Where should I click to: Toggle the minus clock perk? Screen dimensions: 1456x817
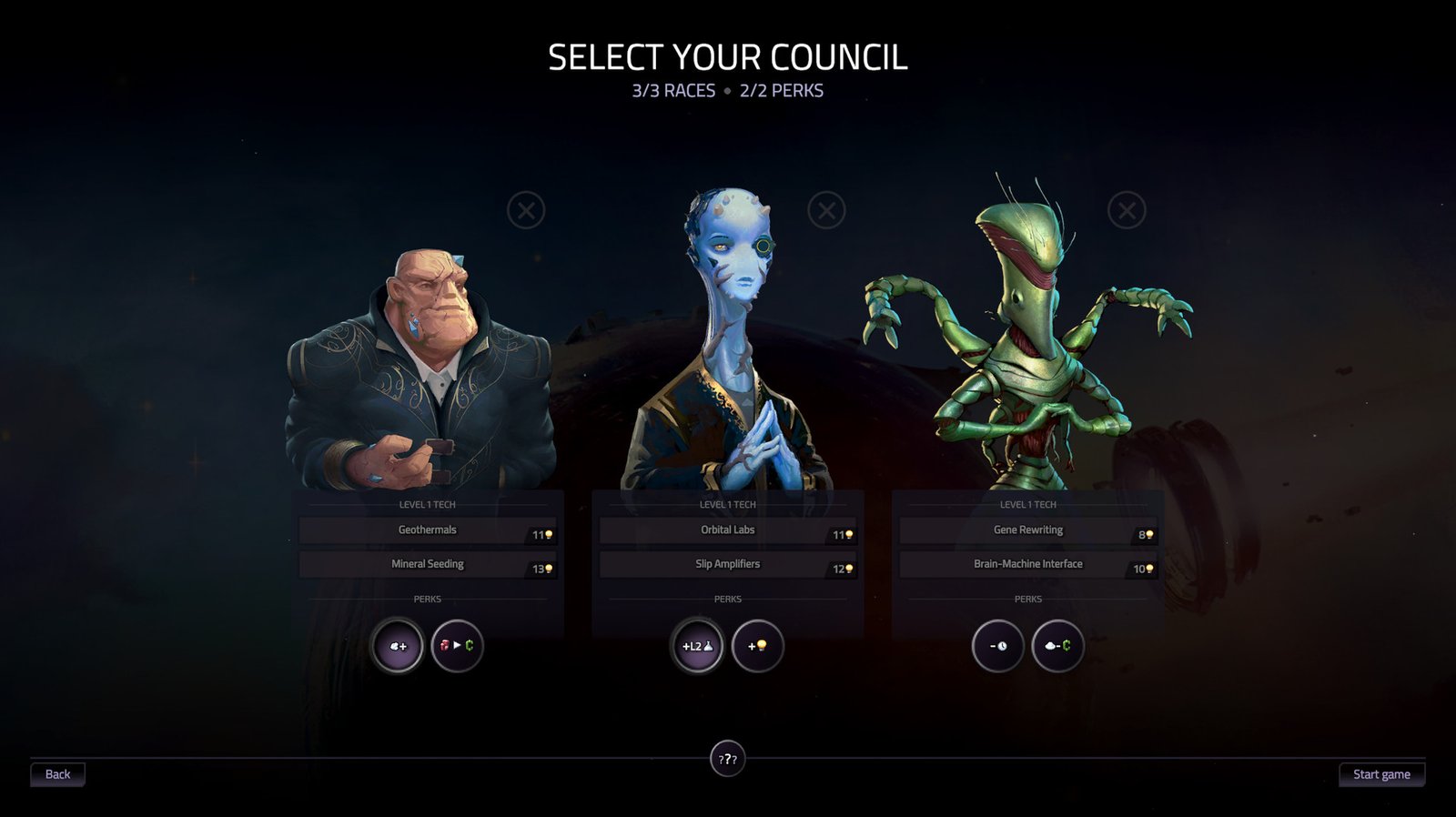(x=998, y=646)
